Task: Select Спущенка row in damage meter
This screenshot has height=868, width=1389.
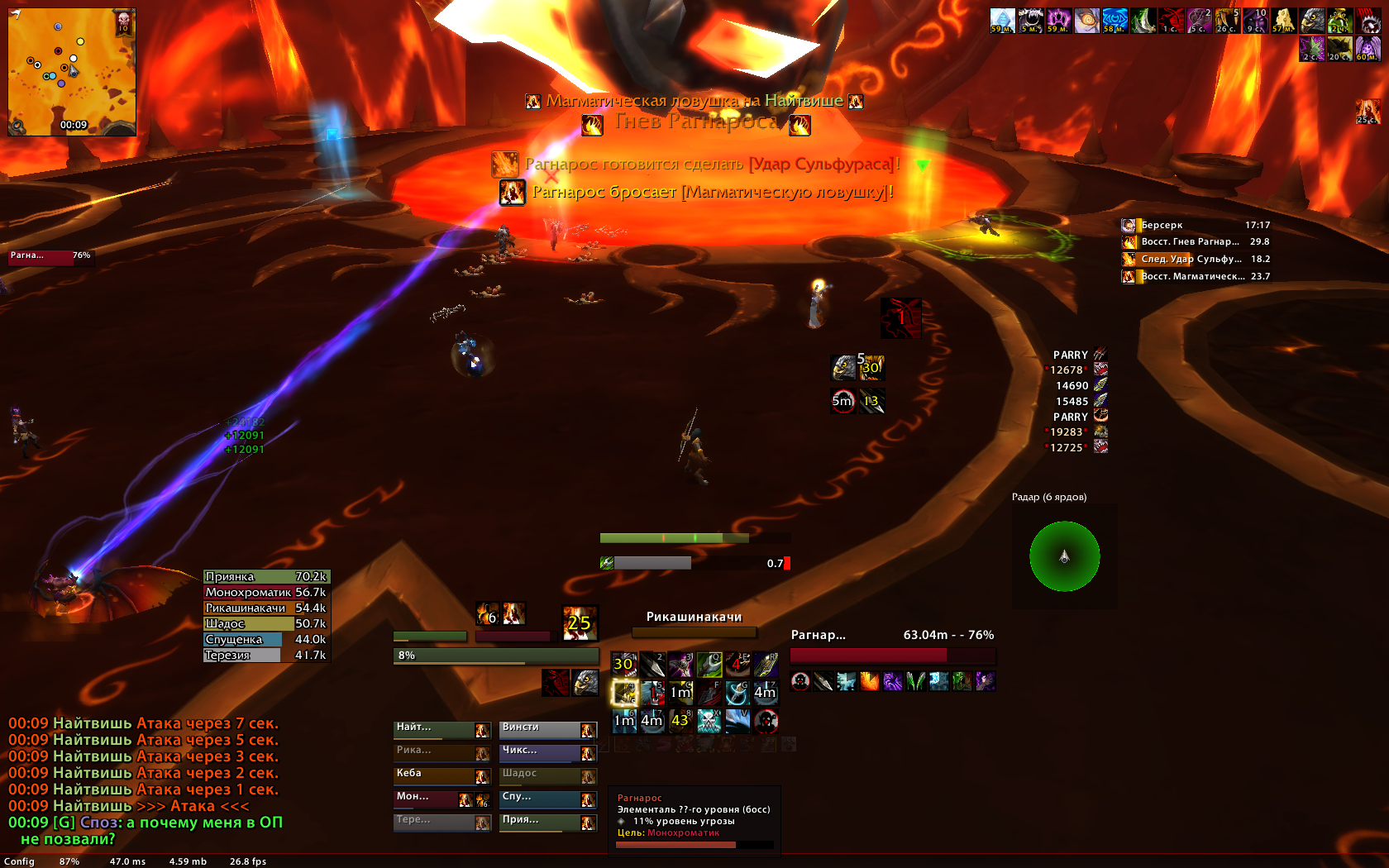Action: pos(266,639)
